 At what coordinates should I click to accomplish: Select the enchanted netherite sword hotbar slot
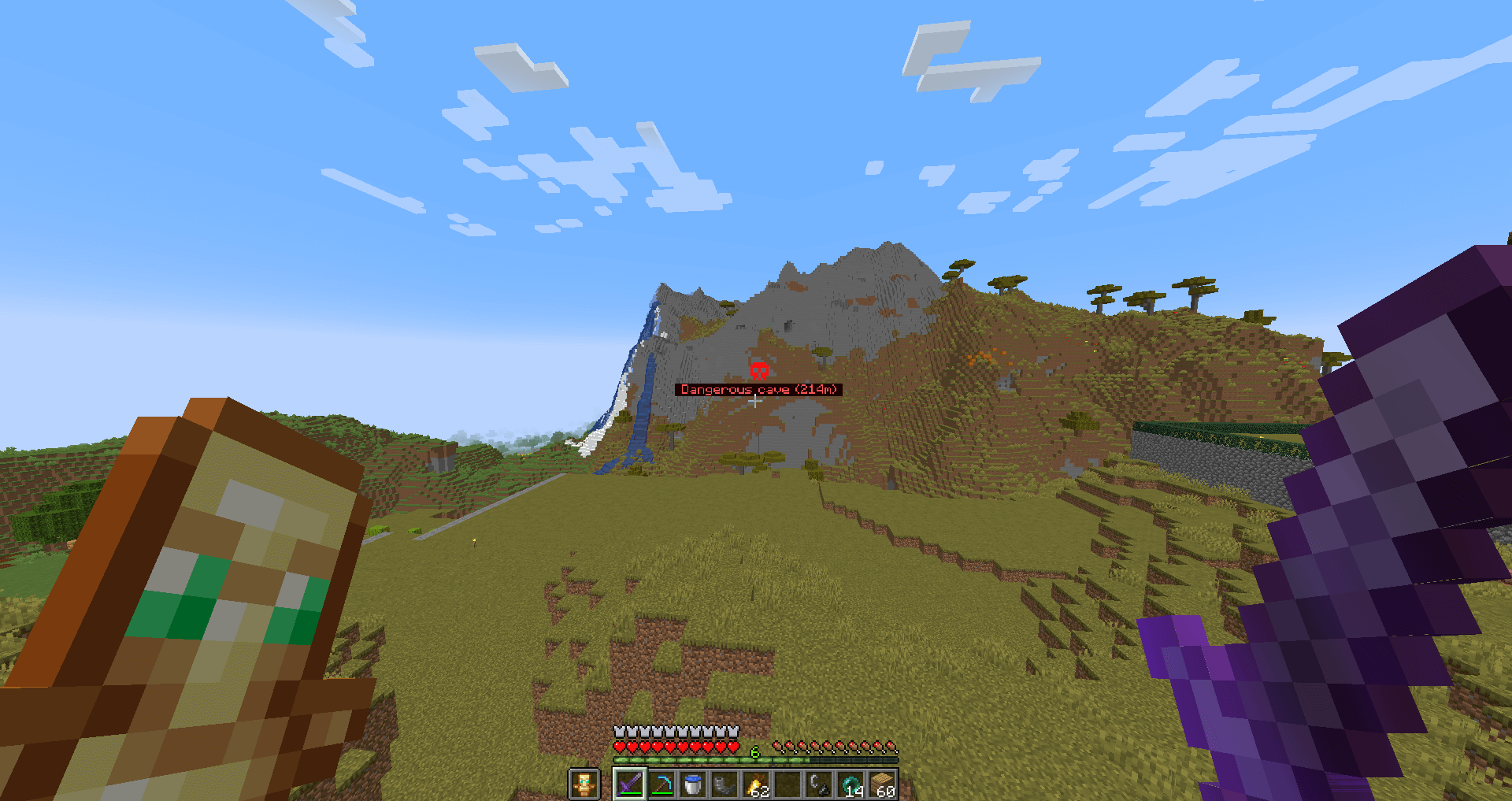630,783
